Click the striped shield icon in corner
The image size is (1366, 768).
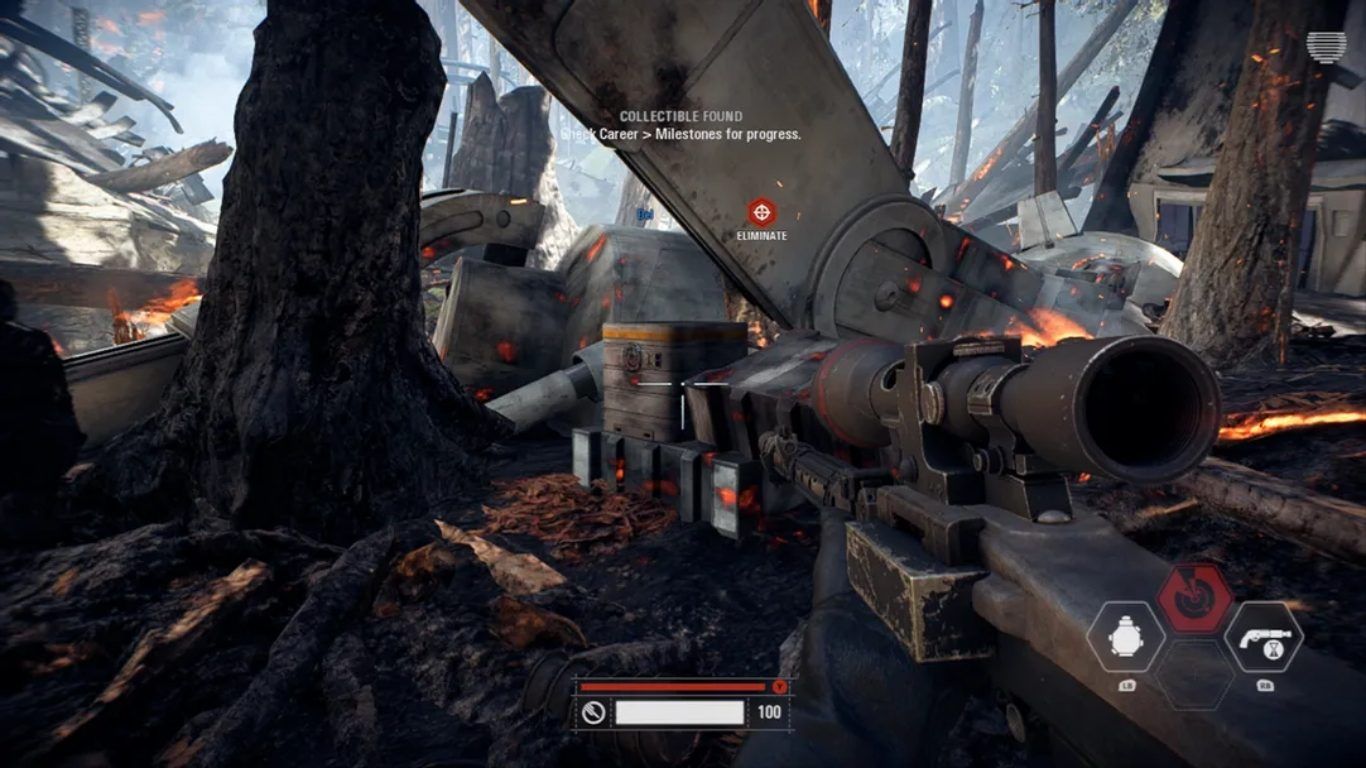point(1326,47)
